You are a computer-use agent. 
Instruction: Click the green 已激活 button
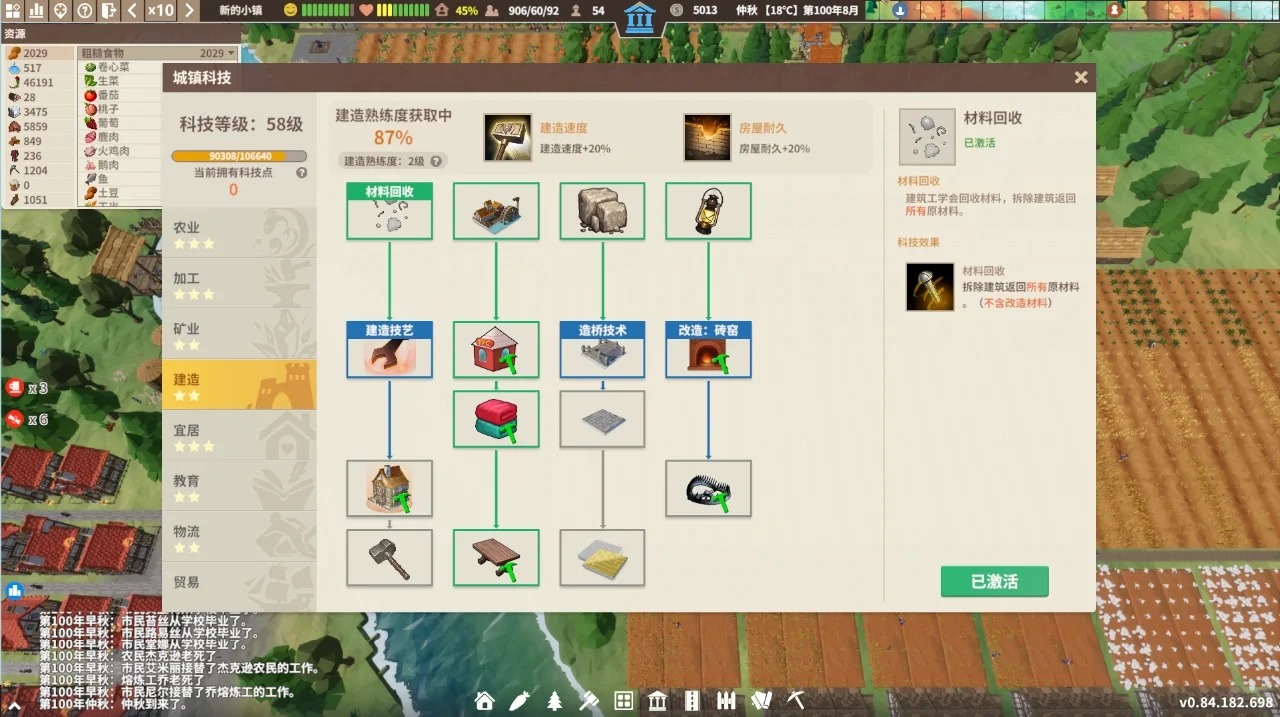pyautogui.click(x=994, y=581)
